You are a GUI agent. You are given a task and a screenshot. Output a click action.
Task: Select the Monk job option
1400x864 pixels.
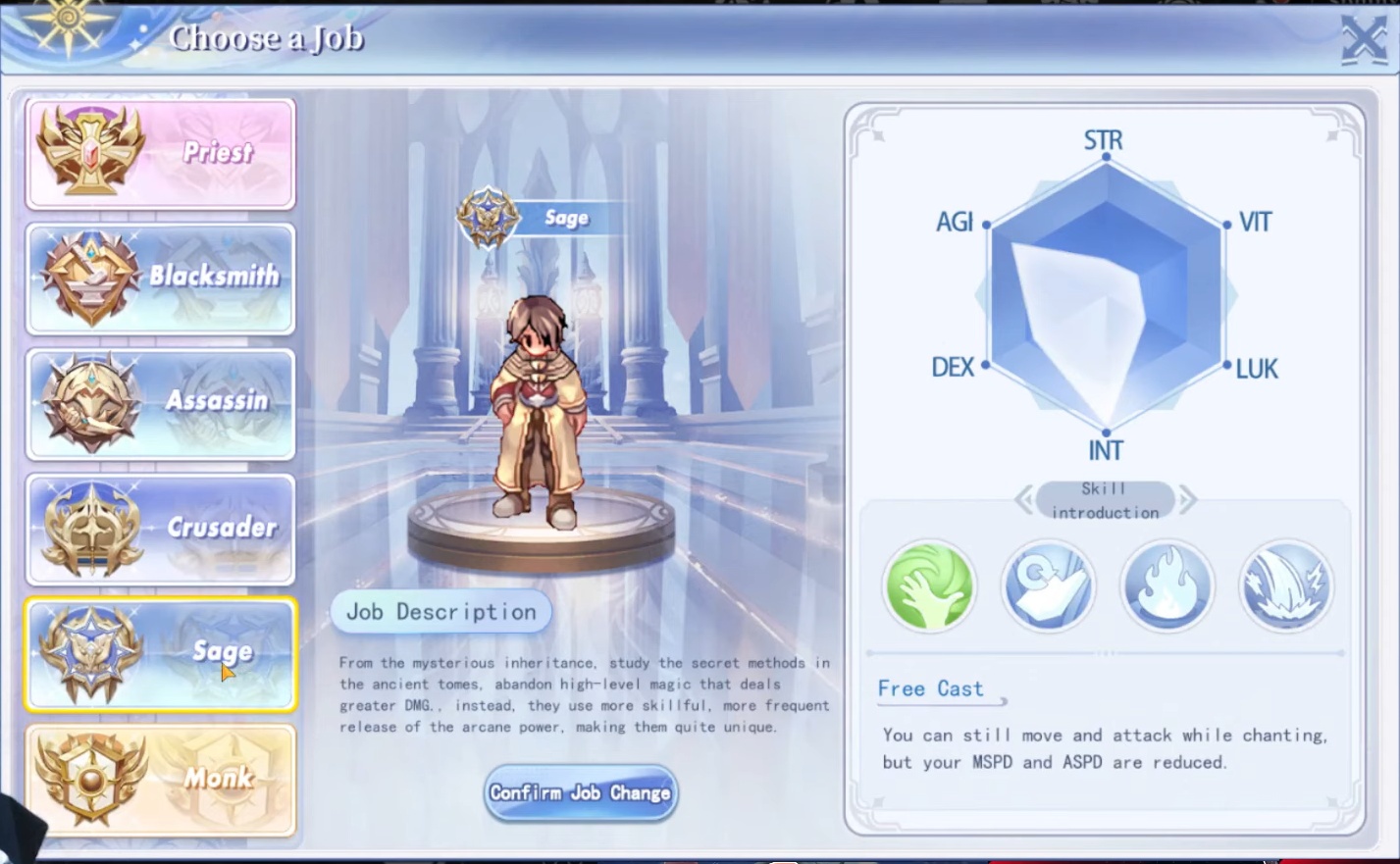[x=160, y=779]
